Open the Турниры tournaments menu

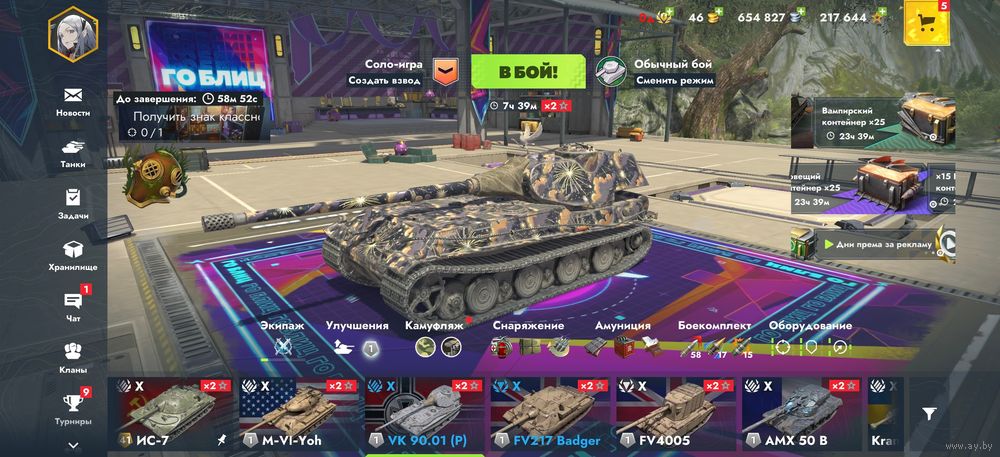(72, 408)
